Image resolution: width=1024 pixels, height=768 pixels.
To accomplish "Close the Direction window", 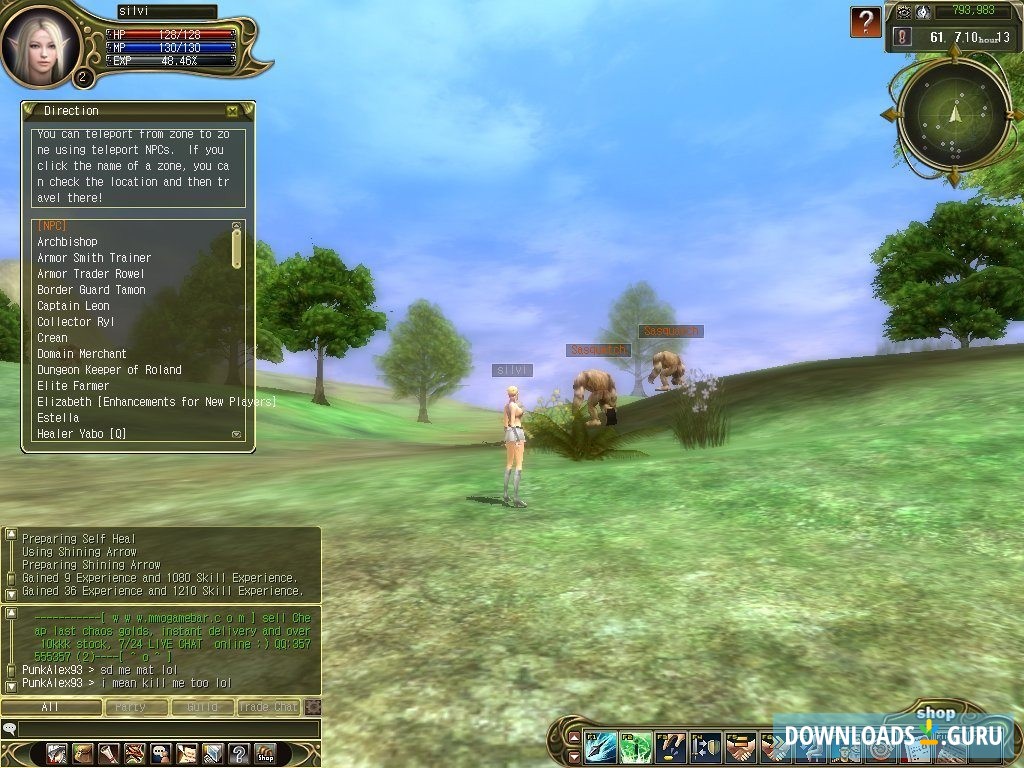I will tap(232, 111).
